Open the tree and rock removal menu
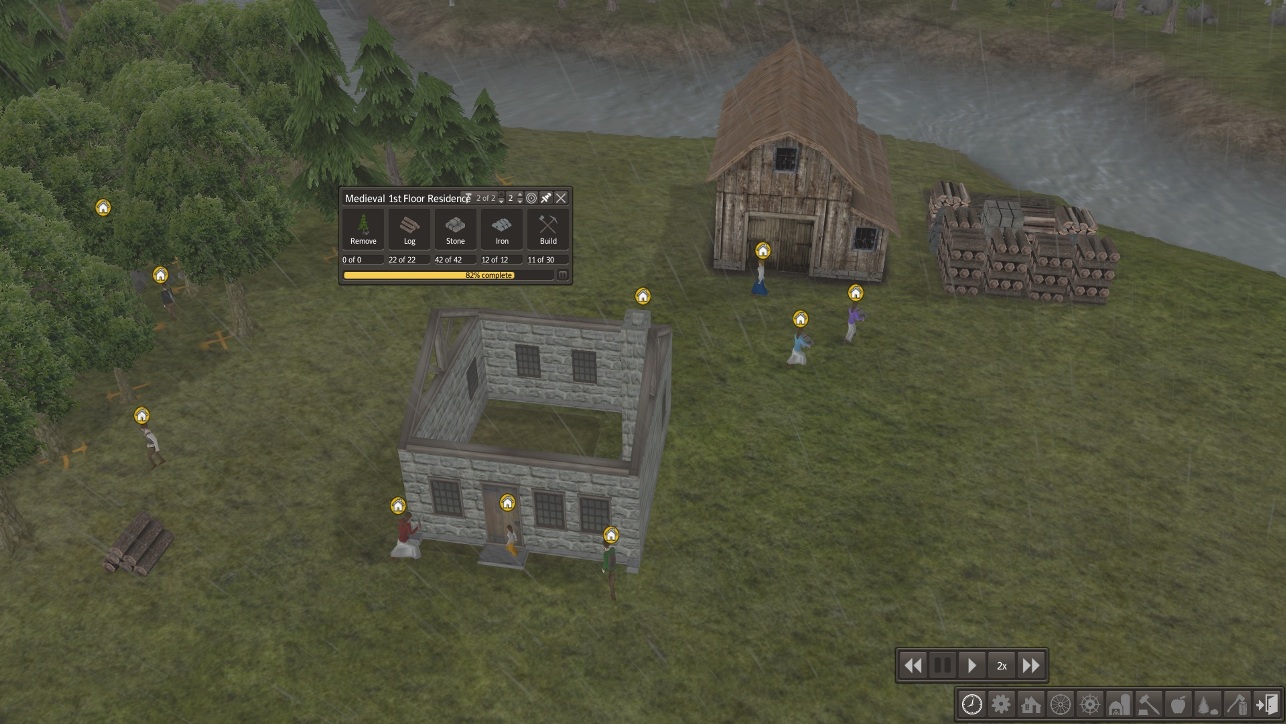Viewport: 1286px width, 724px height. (1208, 704)
